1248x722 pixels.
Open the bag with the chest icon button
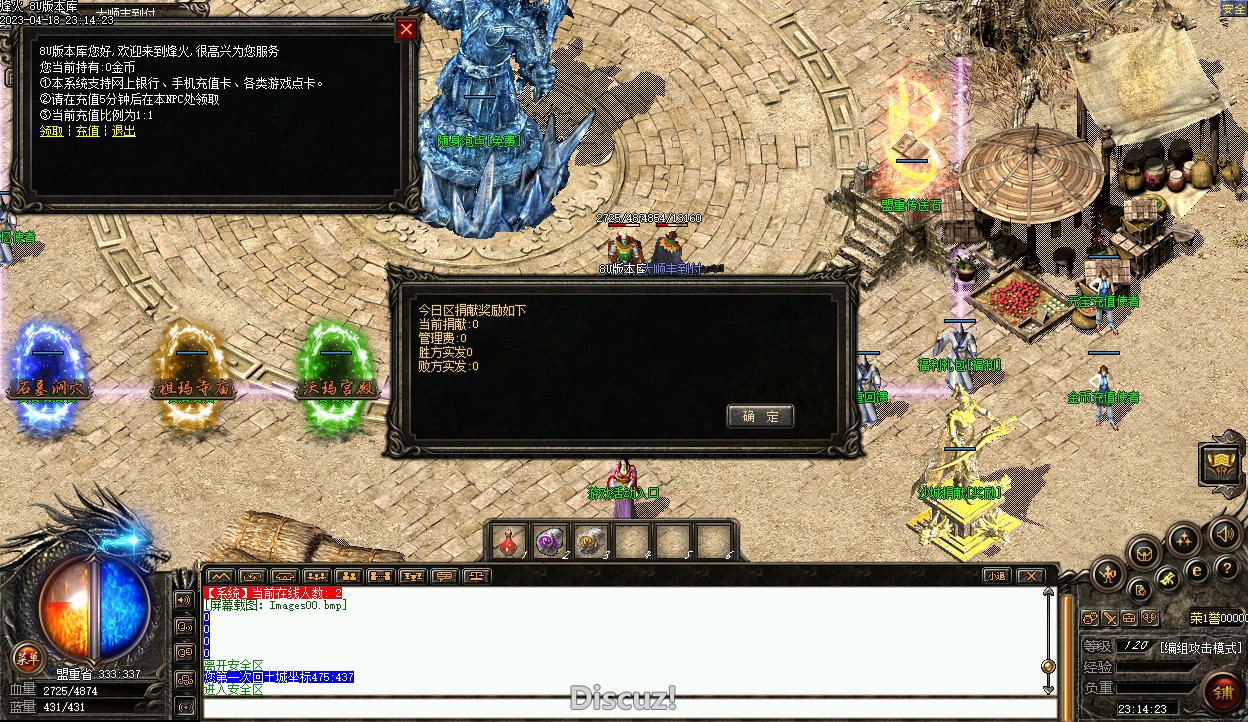1145,553
